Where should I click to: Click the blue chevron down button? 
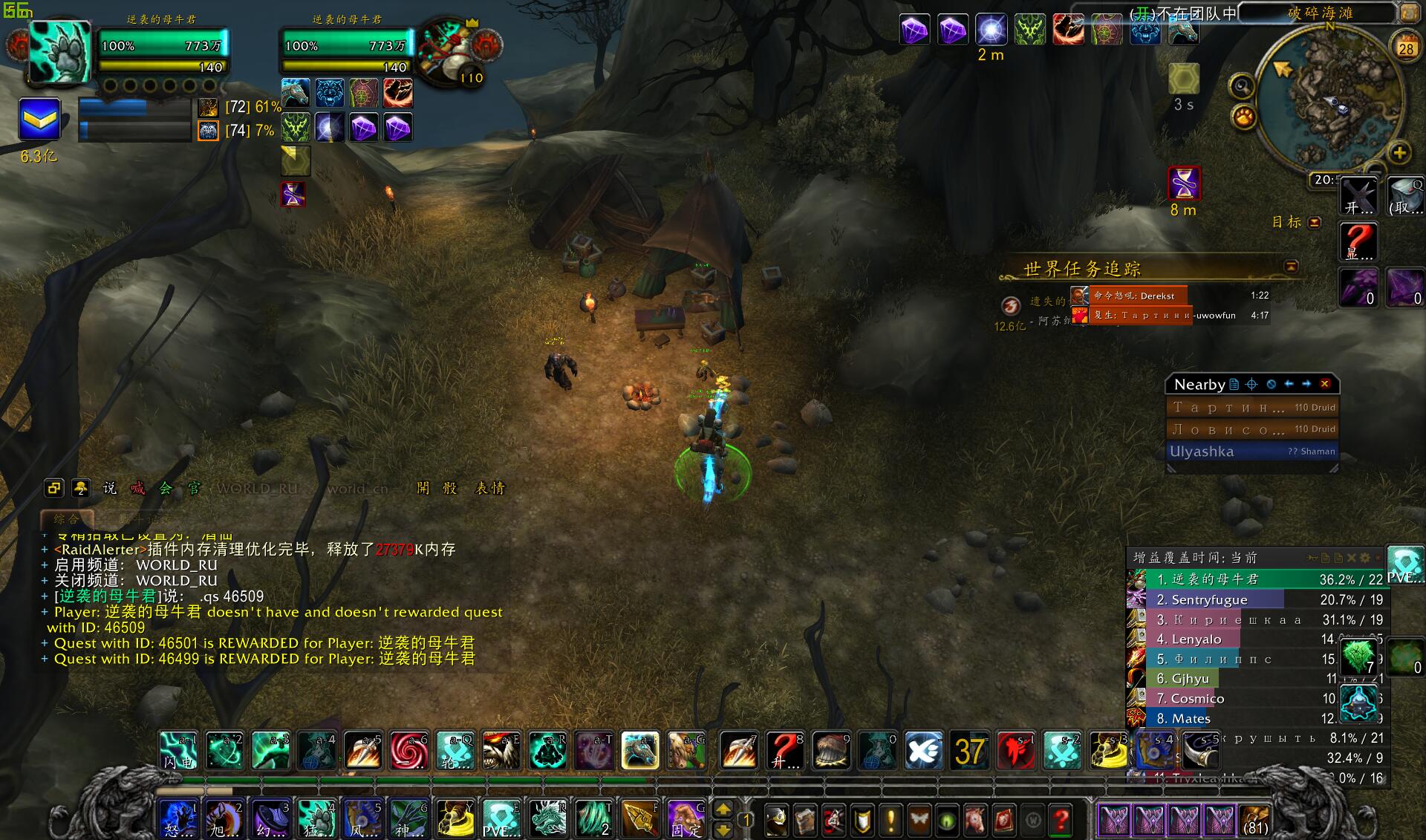39,119
